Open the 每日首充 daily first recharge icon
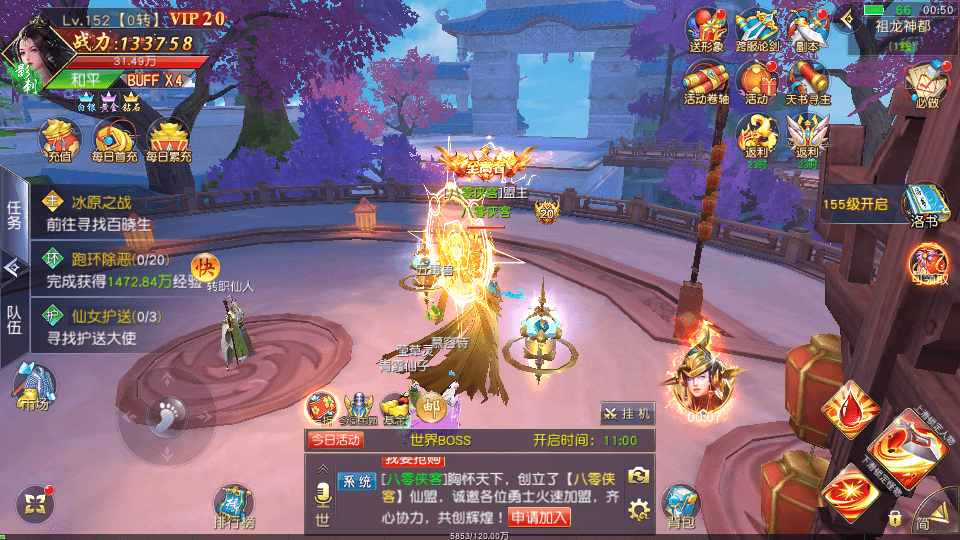This screenshot has width=960, height=540. pos(114,139)
